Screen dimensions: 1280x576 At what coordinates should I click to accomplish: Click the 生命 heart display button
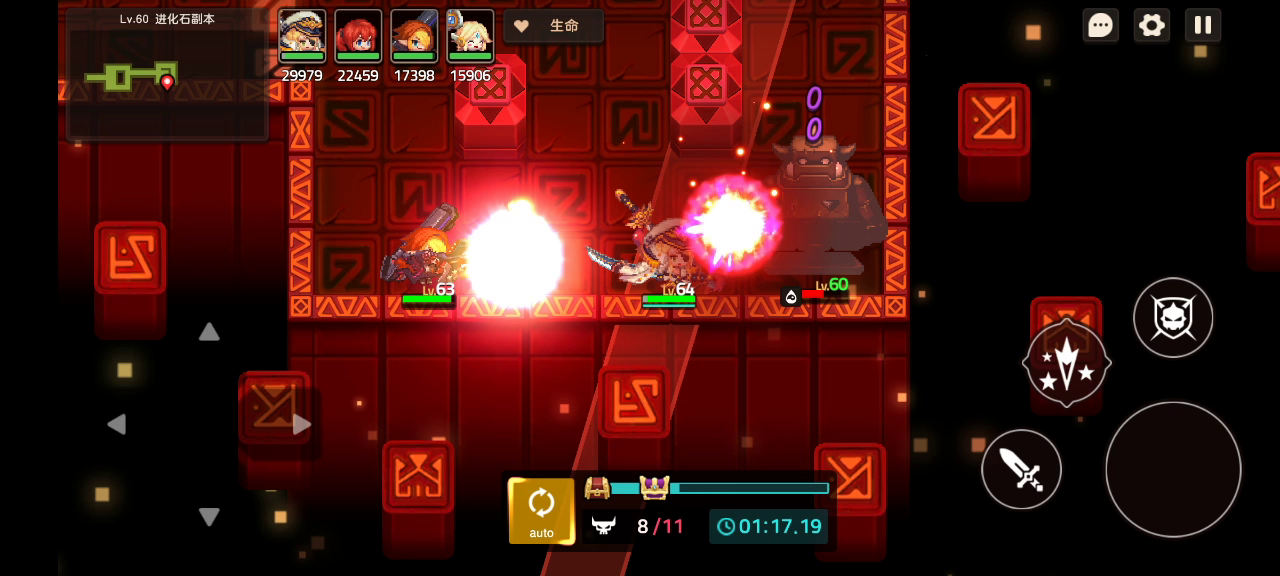click(x=553, y=26)
